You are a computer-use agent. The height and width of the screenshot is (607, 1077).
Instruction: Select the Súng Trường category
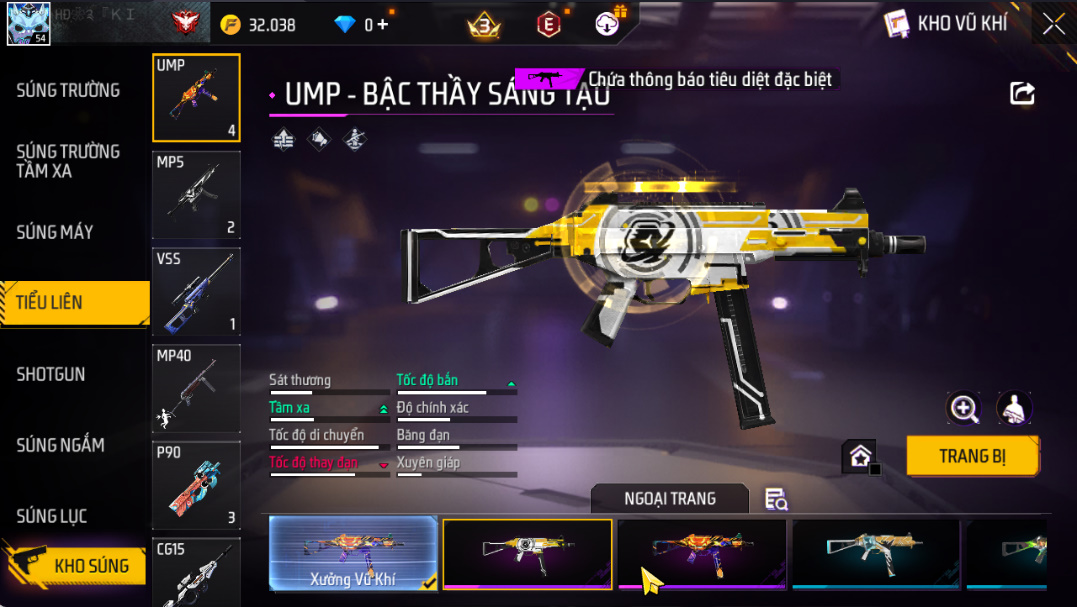(x=68, y=90)
